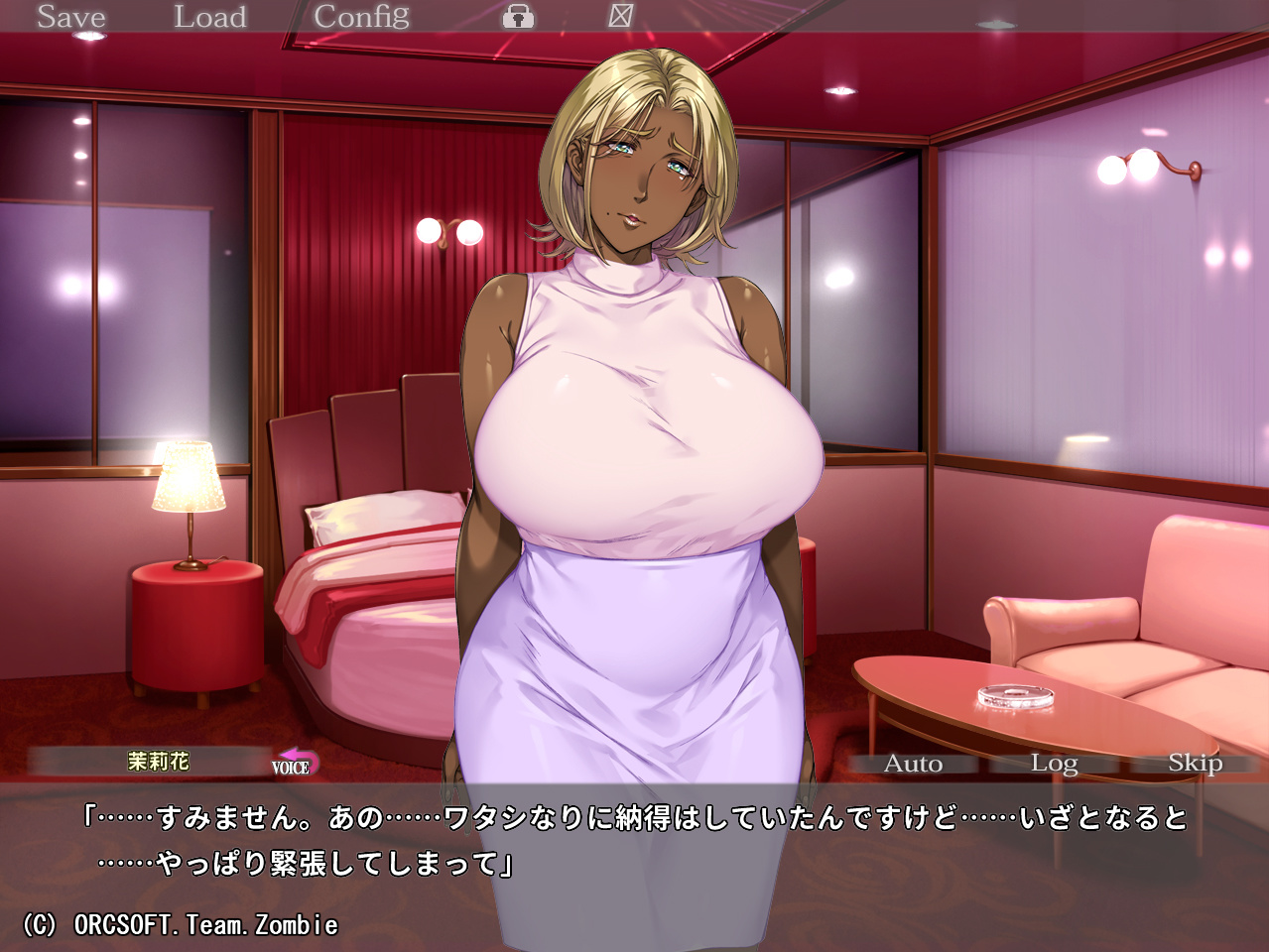Open the Config settings
Image resolution: width=1269 pixels, height=952 pixels.
(361, 17)
